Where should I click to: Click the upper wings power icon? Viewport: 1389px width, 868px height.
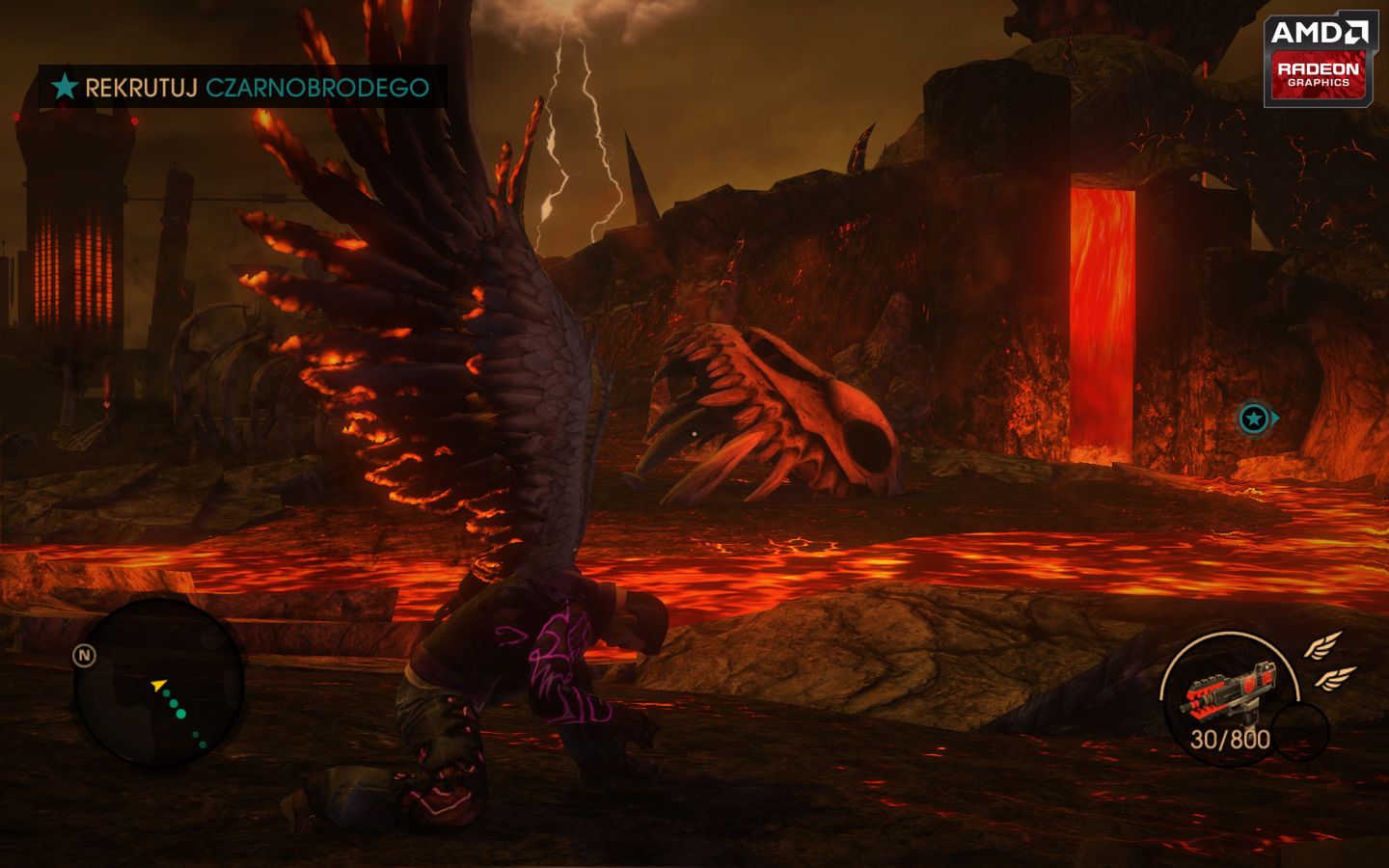click(x=1323, y=647)
